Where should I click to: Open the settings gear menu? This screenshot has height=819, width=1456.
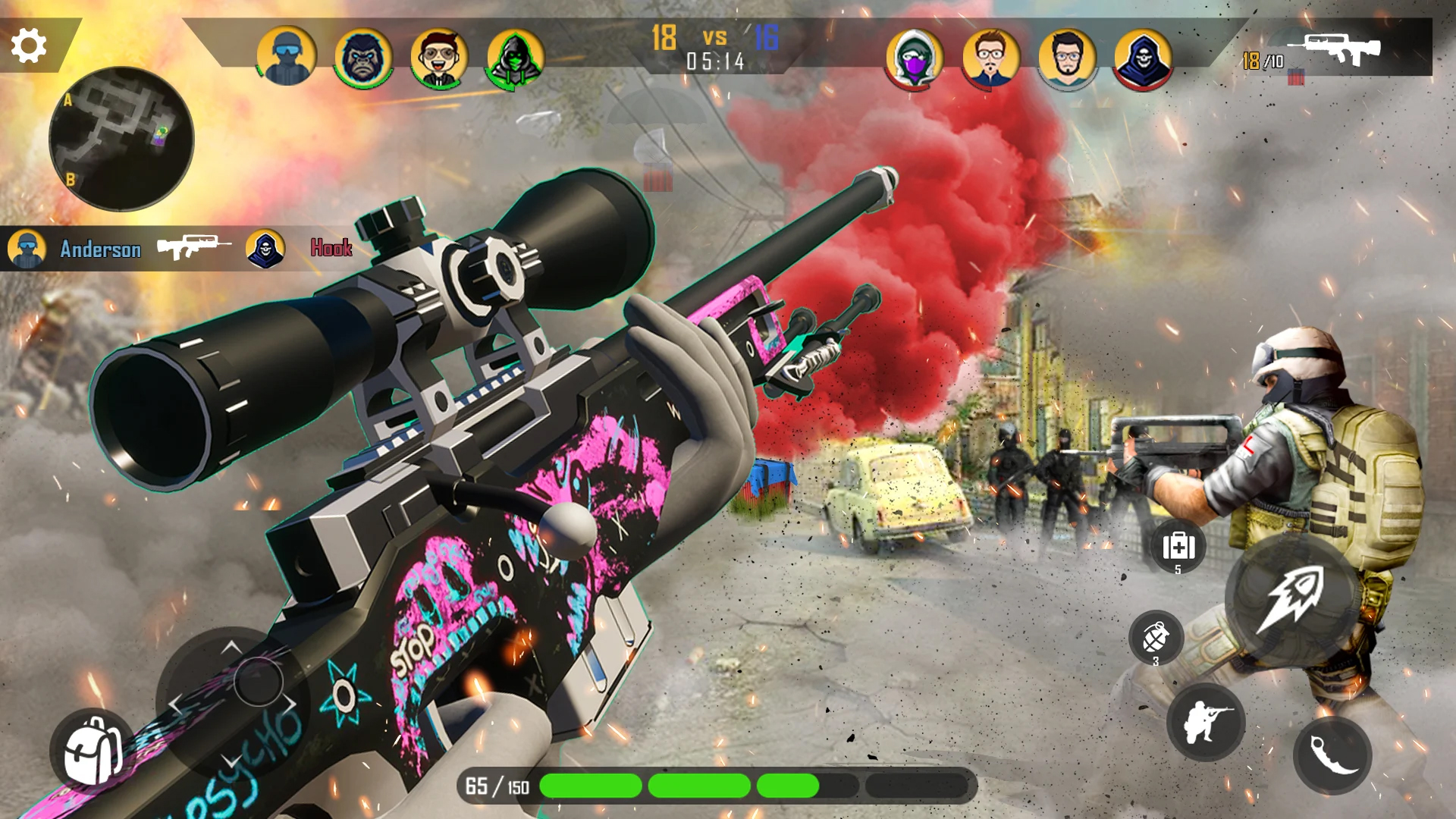[29, 45]
